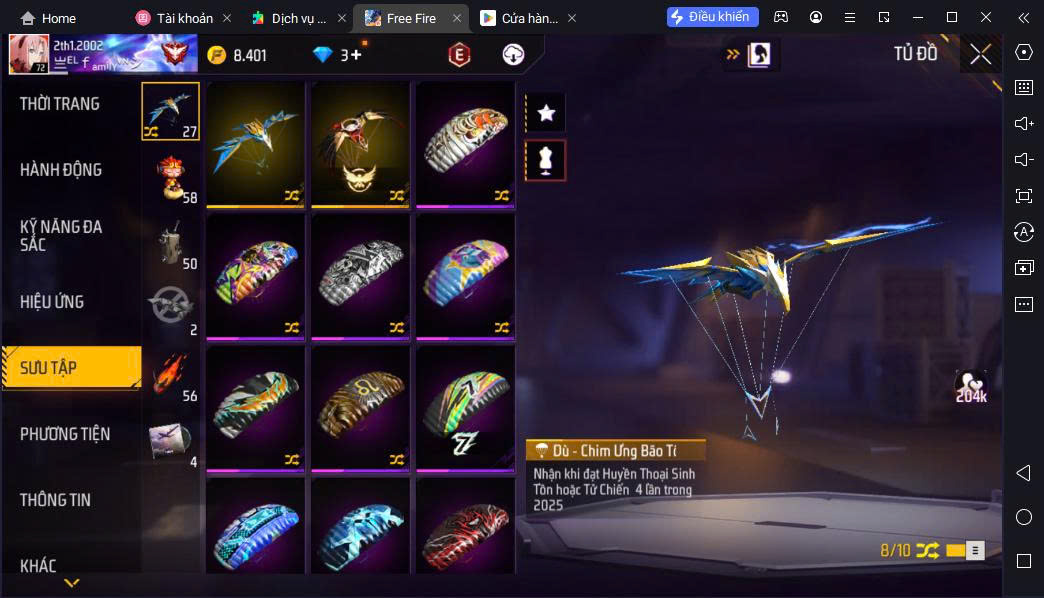Viewport: 1044px width, 598px height.
Task: Add more diamonds with the plus
Action: click(x=356, y=55)
